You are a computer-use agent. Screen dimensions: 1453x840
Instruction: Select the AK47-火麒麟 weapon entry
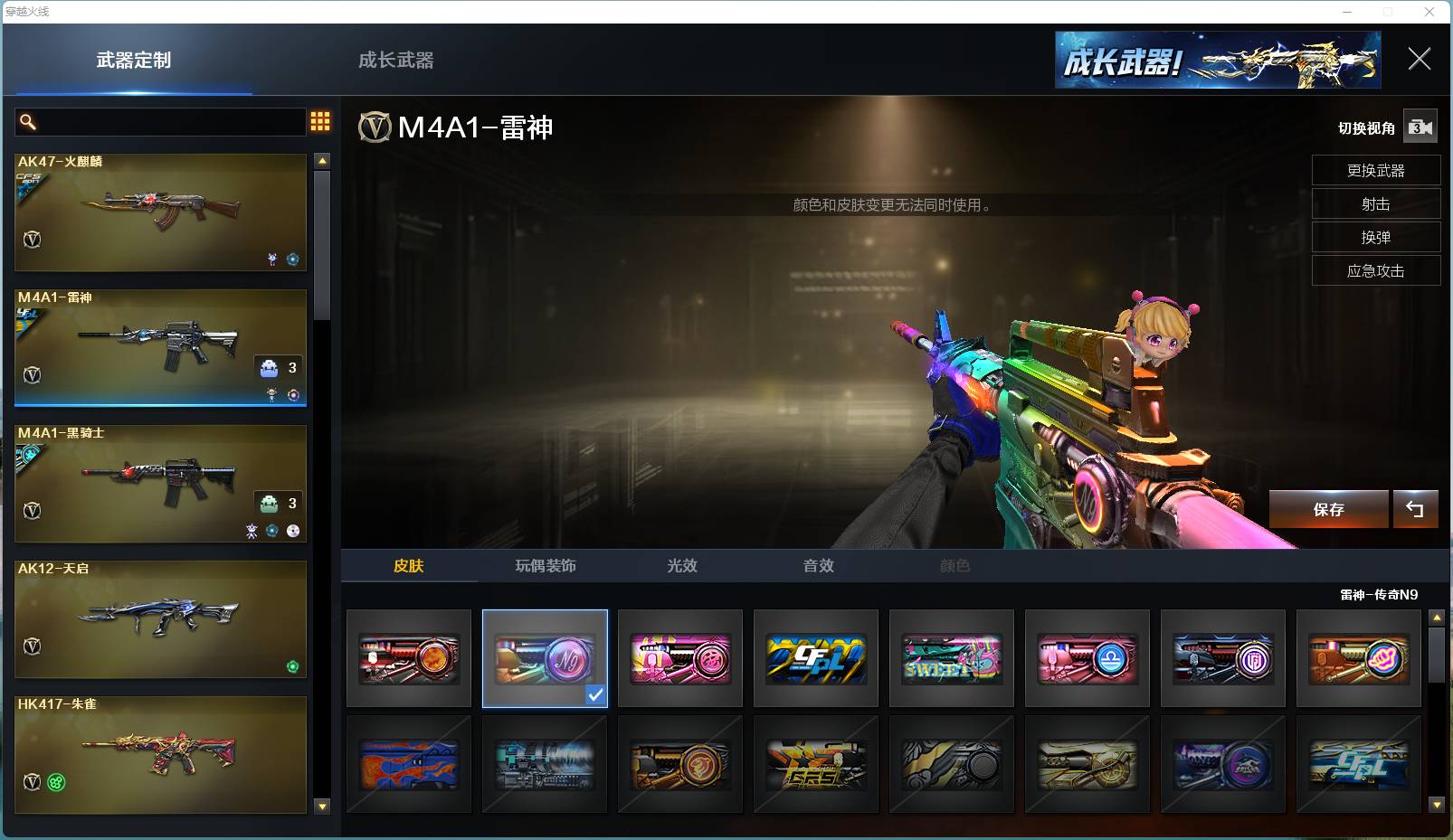point(160,212)
